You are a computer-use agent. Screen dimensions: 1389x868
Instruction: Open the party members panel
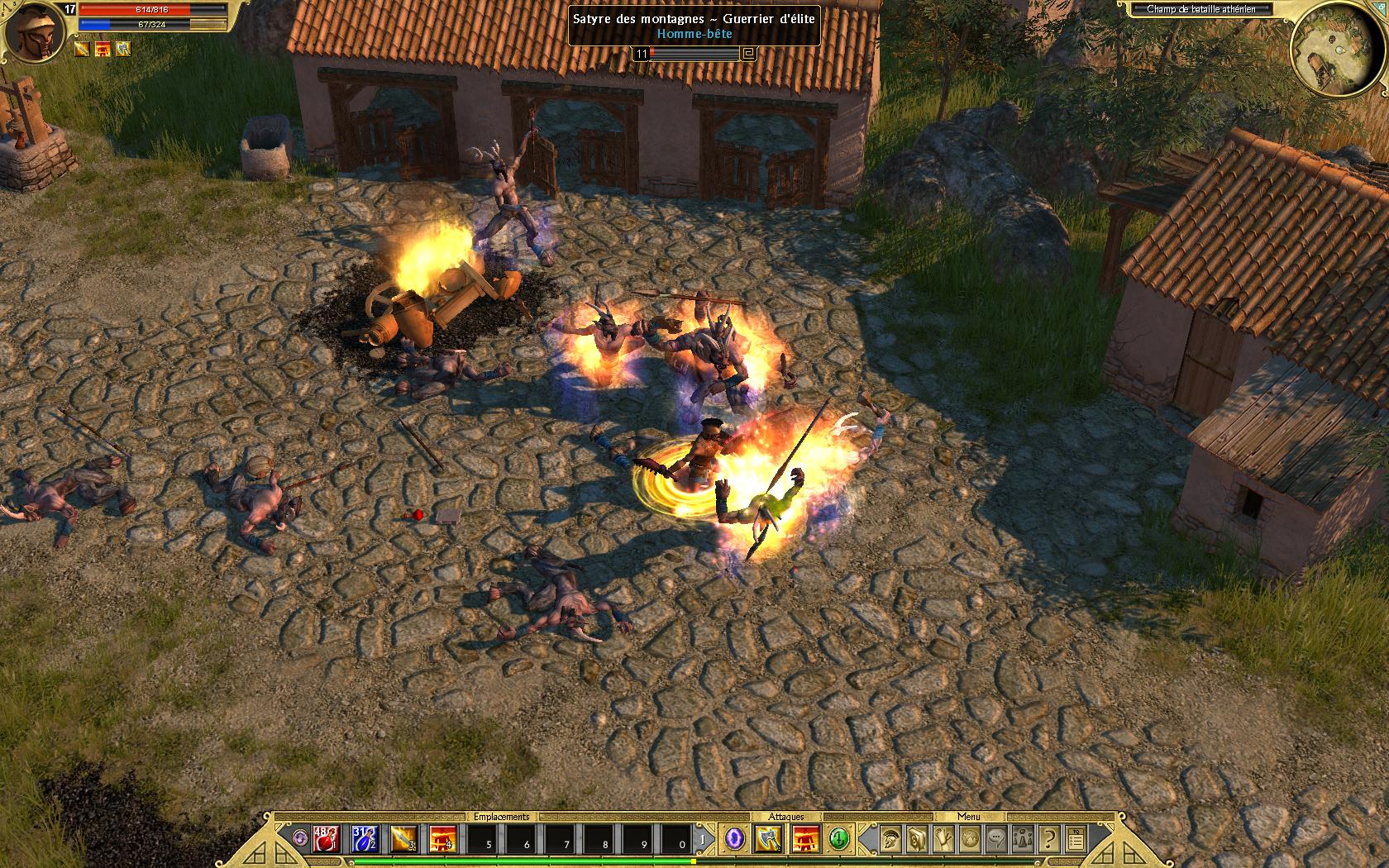coord(1023,840)
